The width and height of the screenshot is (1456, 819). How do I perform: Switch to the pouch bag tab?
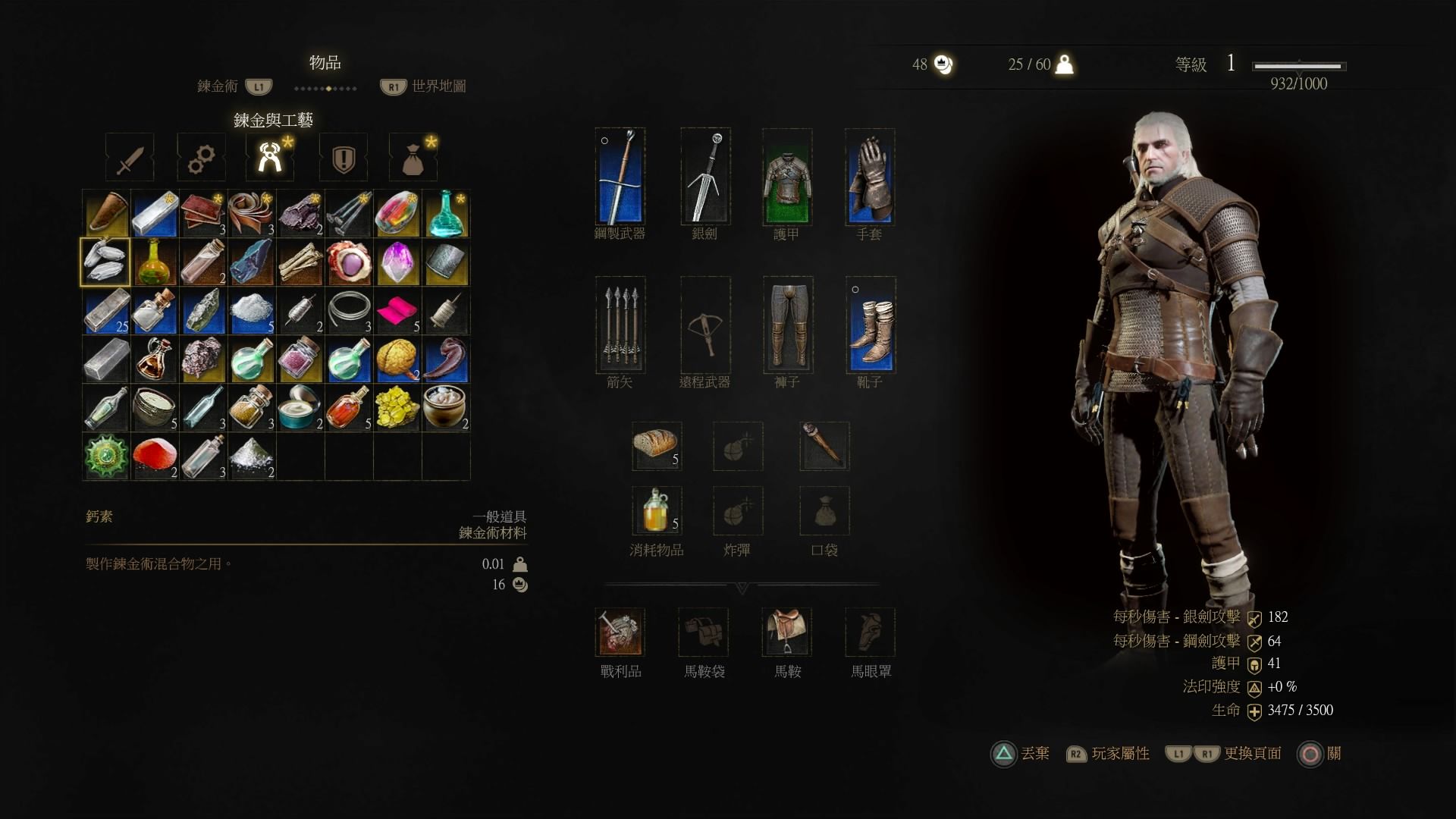413,158
